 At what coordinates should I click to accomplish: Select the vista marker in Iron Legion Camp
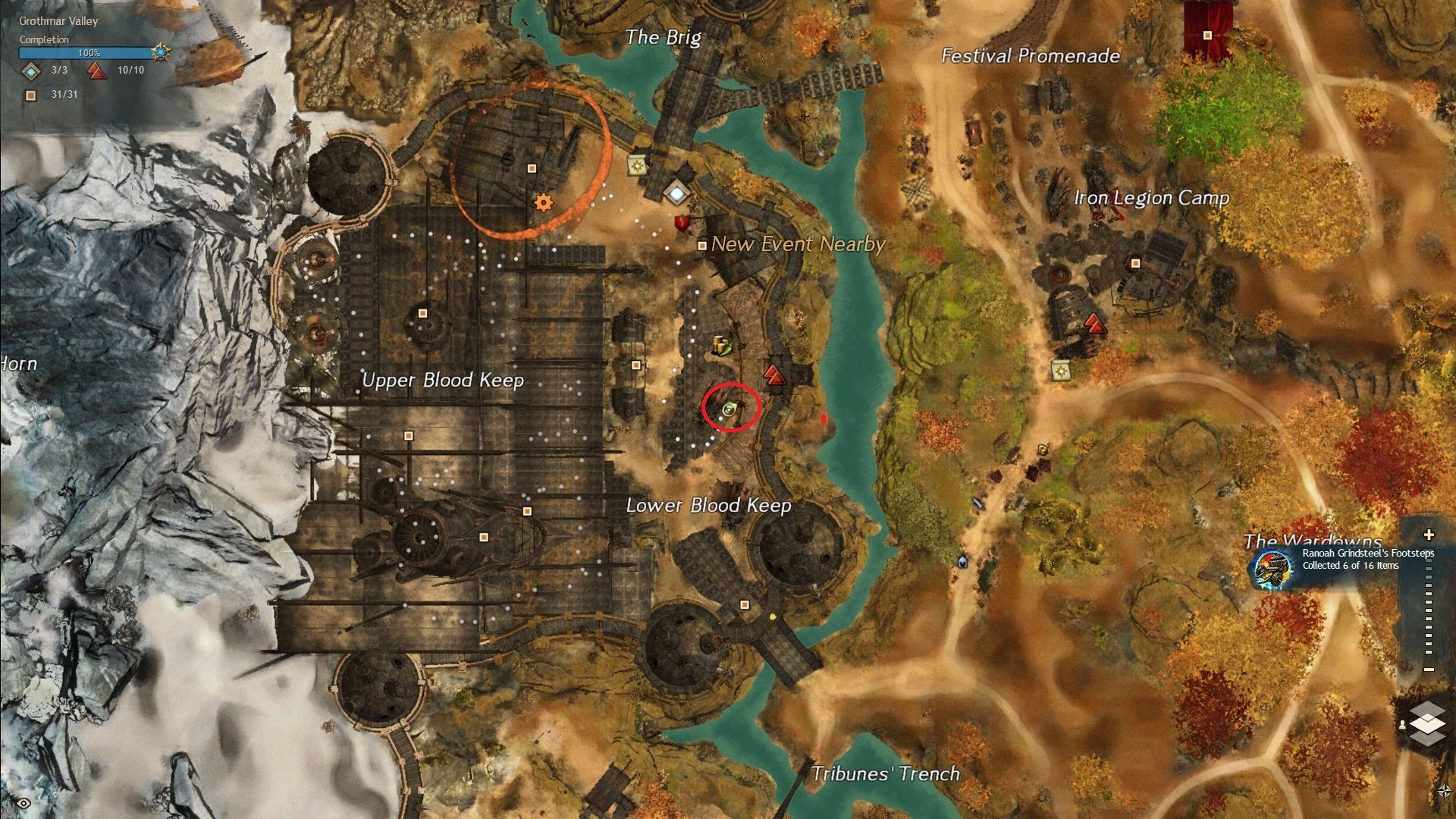1094,325
